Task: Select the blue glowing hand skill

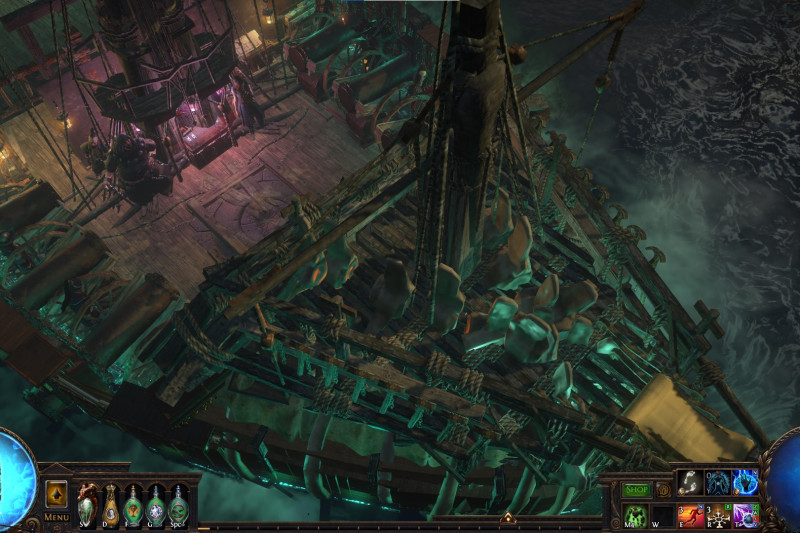Action: point(745,483)
